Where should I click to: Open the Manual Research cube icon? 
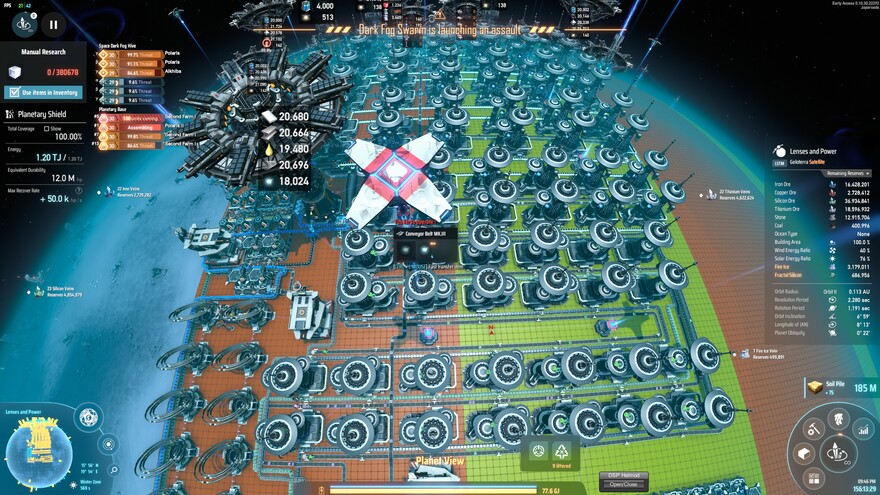coord(14,72)
